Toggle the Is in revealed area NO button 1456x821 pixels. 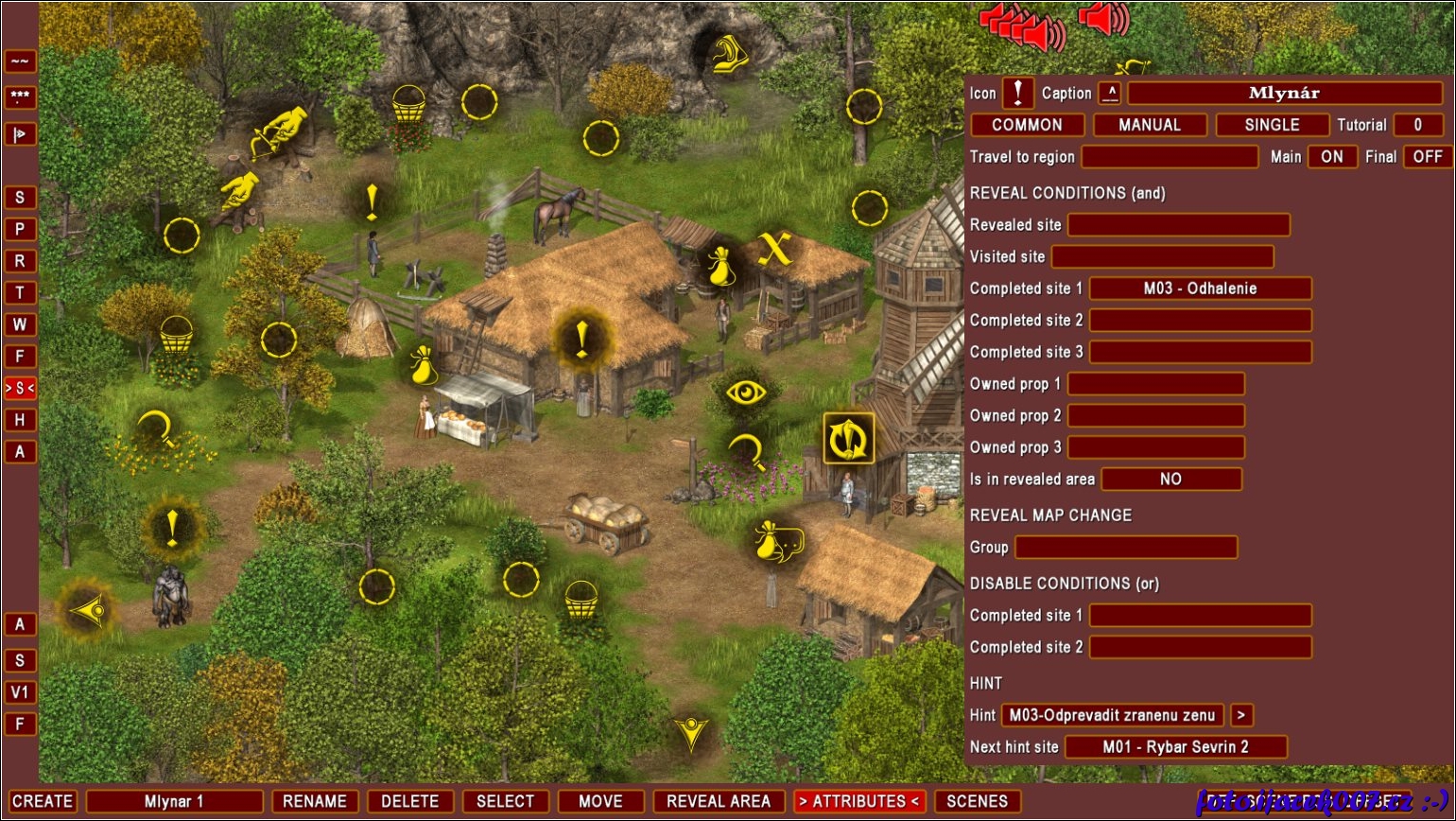[x=1170, y=480]
